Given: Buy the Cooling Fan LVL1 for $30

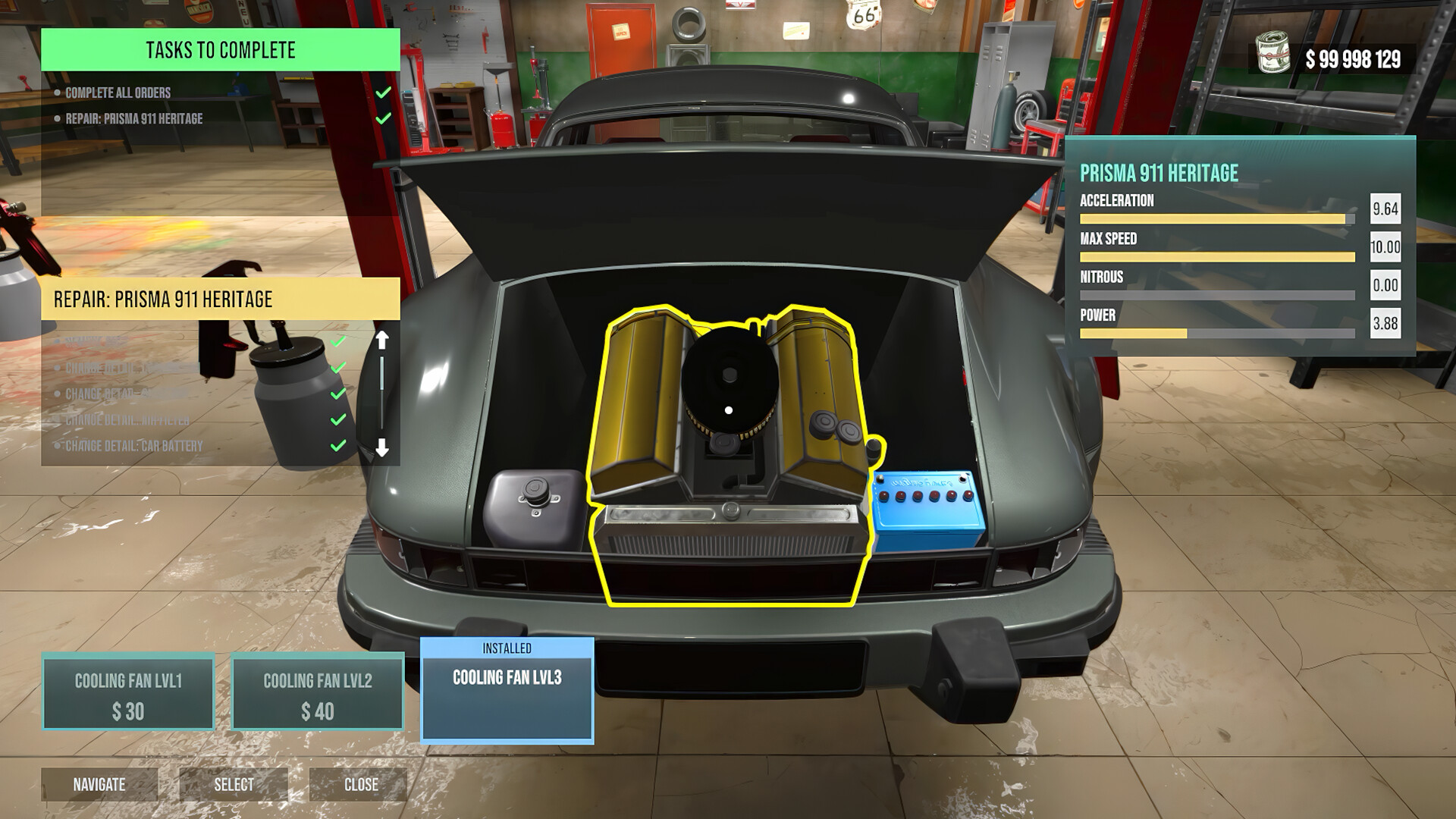Looking at the screenshot, I should click(x=129, y=691).
